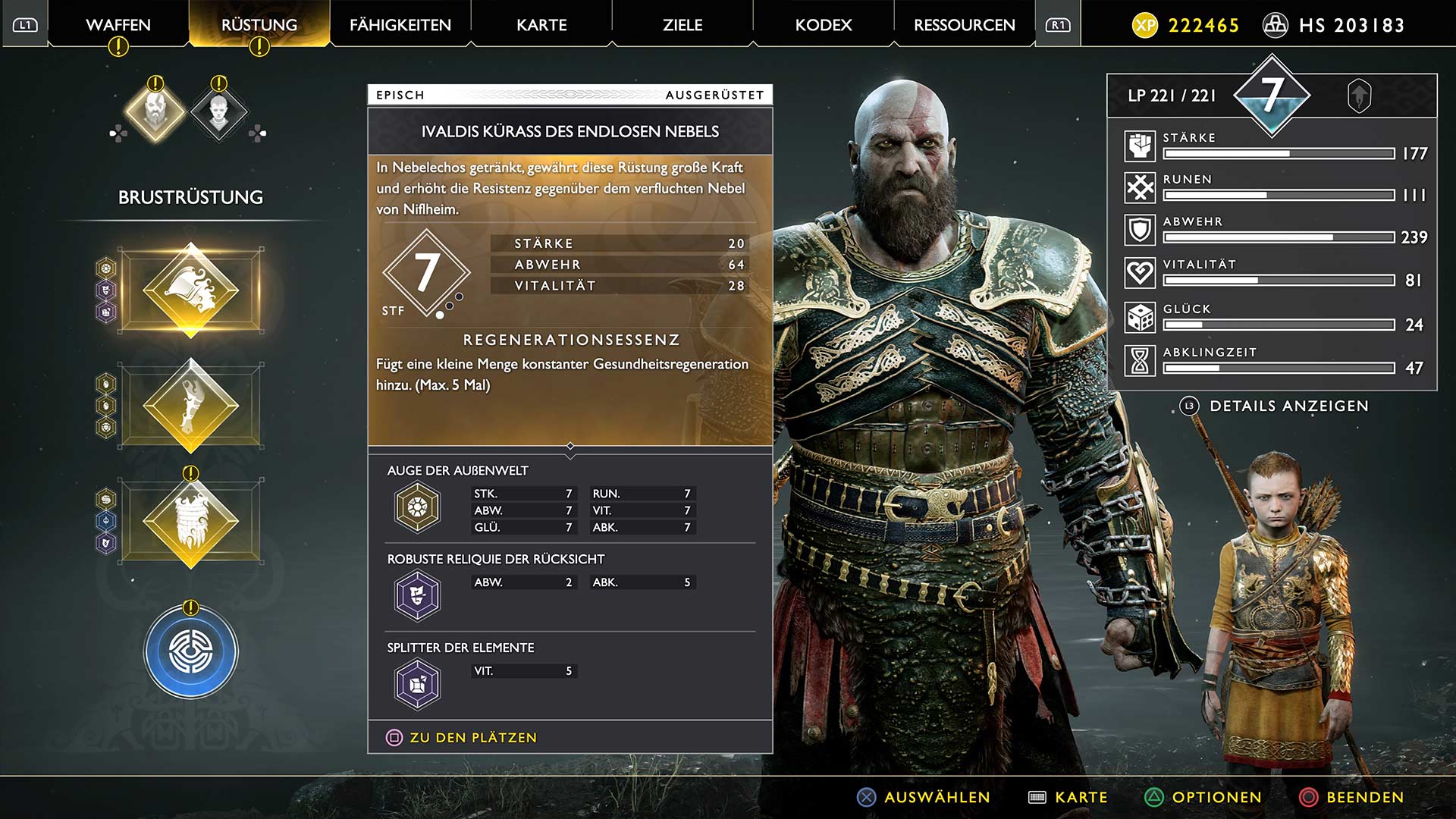
Task: Select the Robuste Reliquie der Rücksicht enchantment
Action: [x=417, y=595]
